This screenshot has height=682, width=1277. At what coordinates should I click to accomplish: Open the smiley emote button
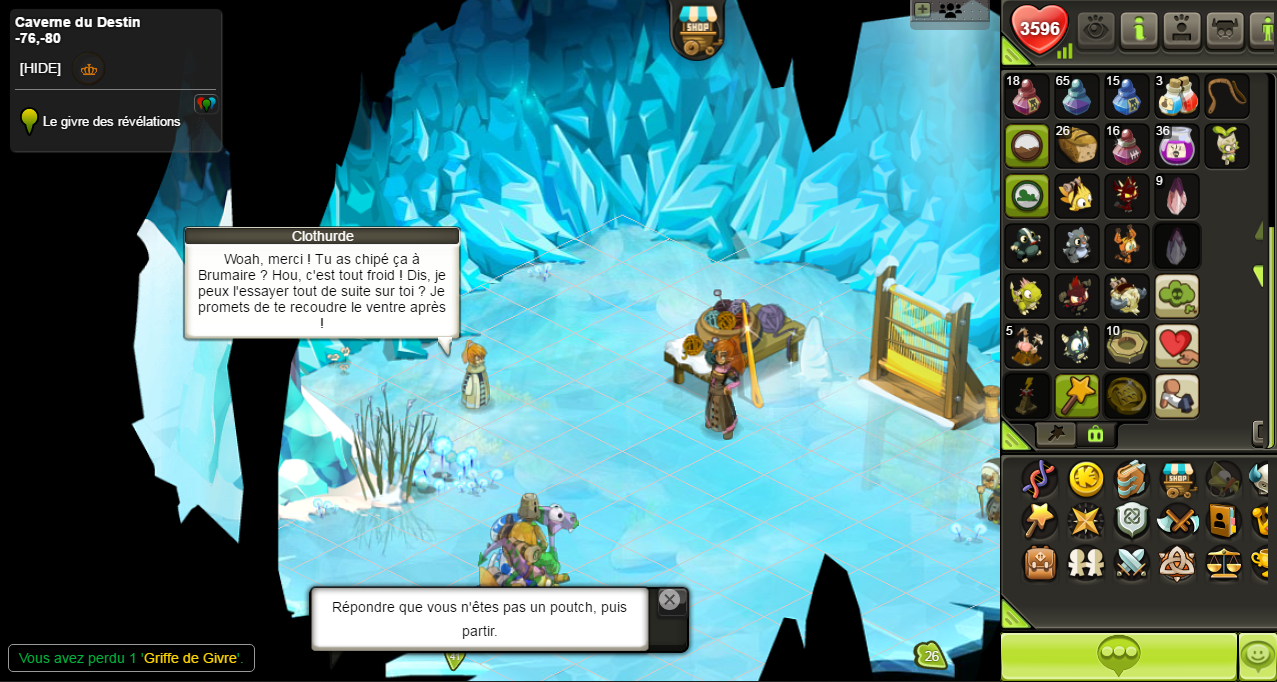point(1257,656)
